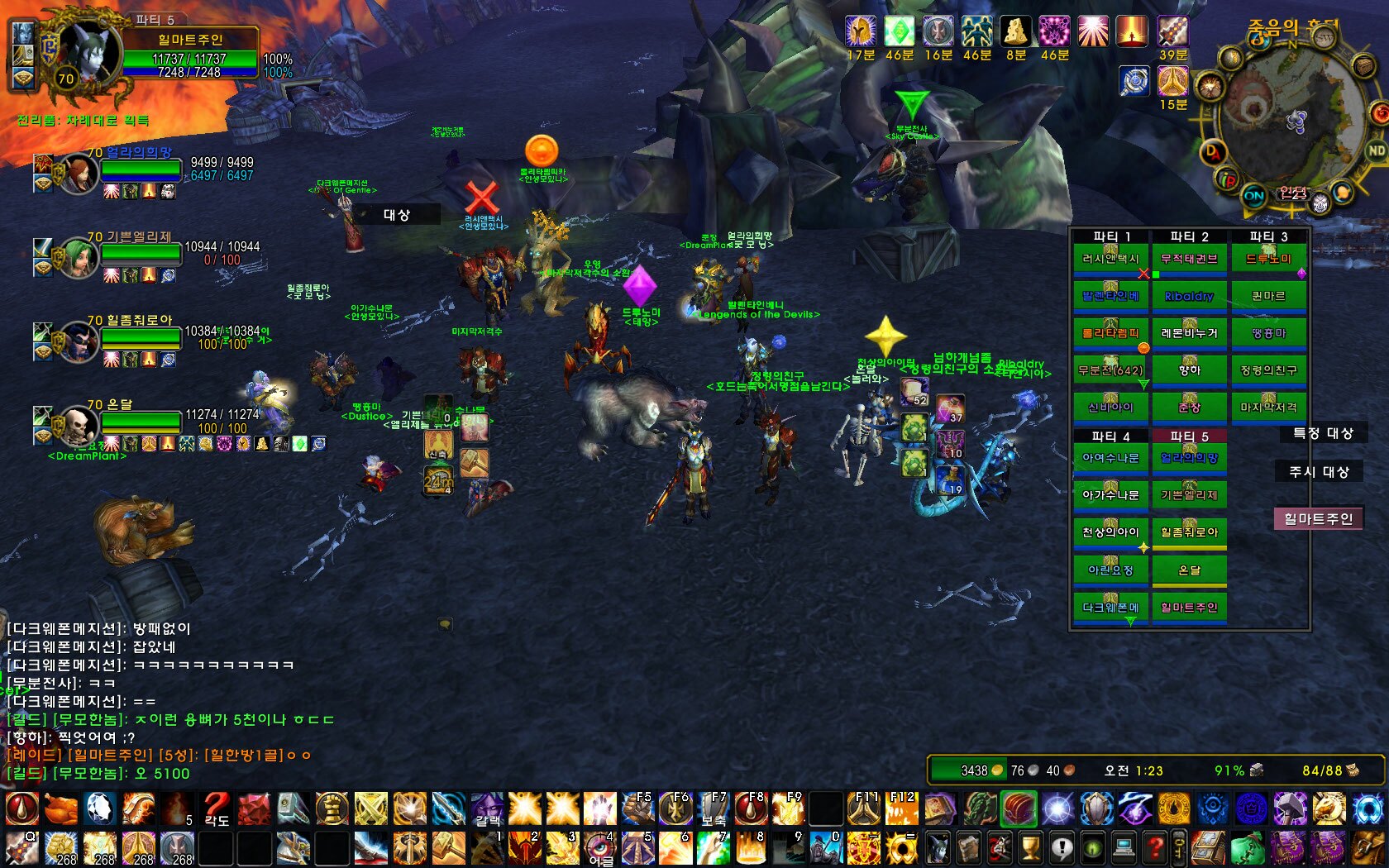Click the red question mark 각도 macro

pyautogui.click(x=216, y=808)
